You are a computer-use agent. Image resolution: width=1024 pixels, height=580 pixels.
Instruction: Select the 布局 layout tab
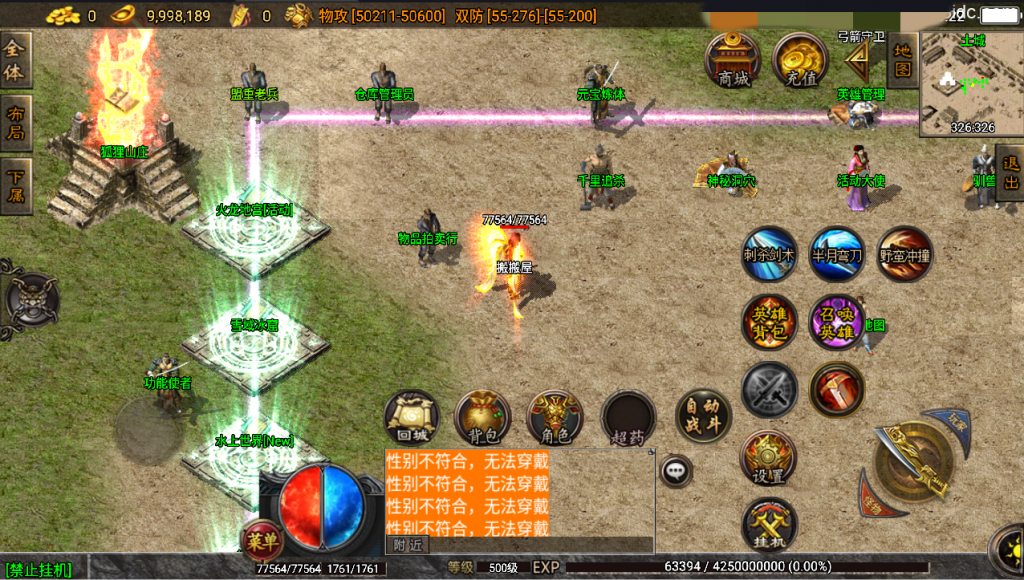point(16,123)
